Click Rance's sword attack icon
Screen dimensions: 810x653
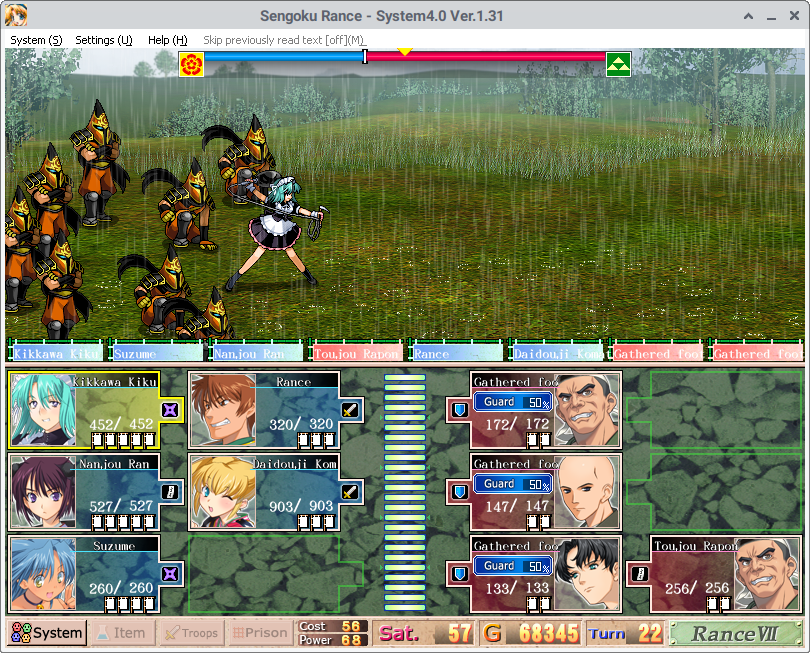pyautogui.click(x=349, y=409)
